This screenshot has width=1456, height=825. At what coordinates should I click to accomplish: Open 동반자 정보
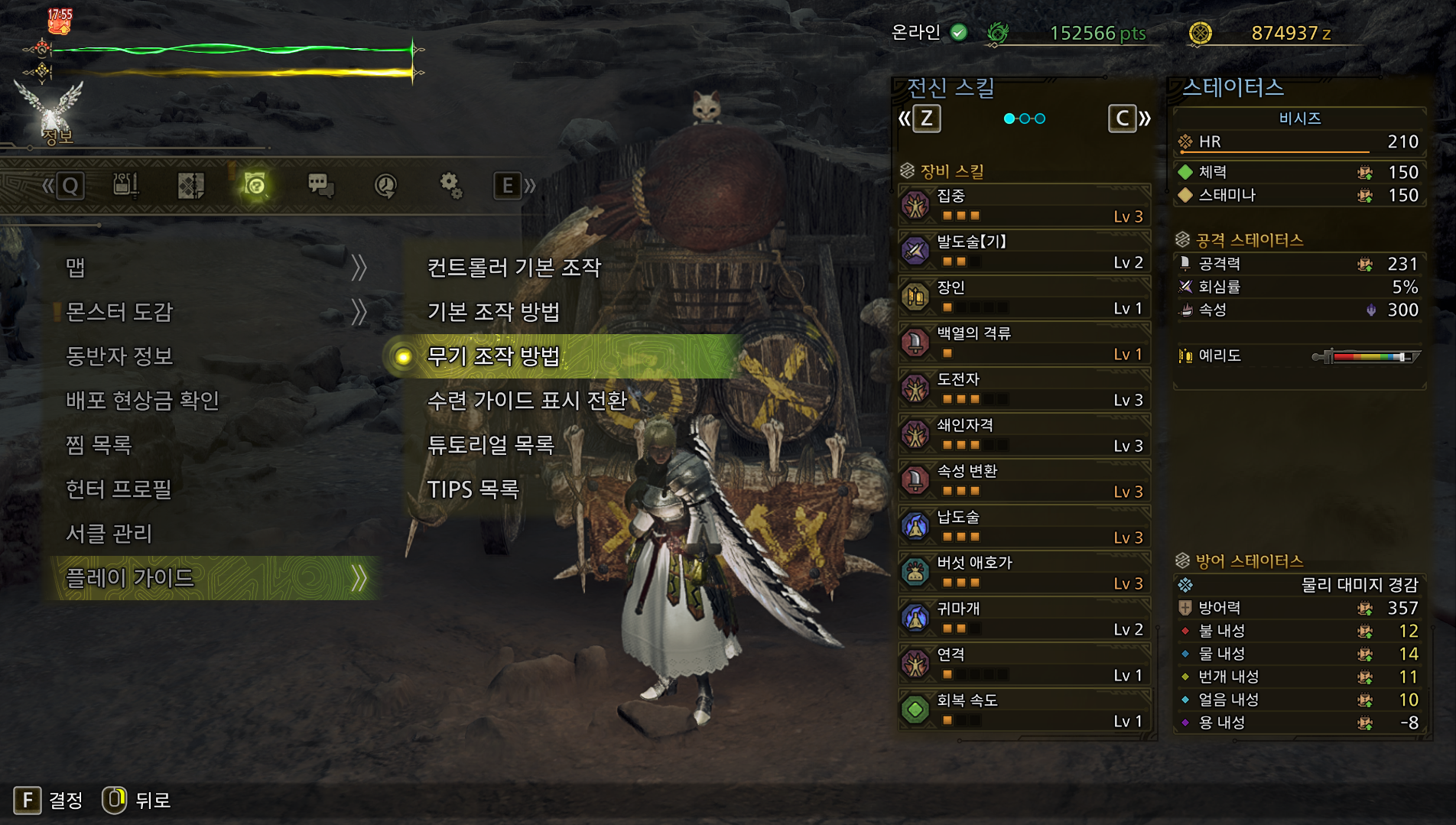click(120, 356)
